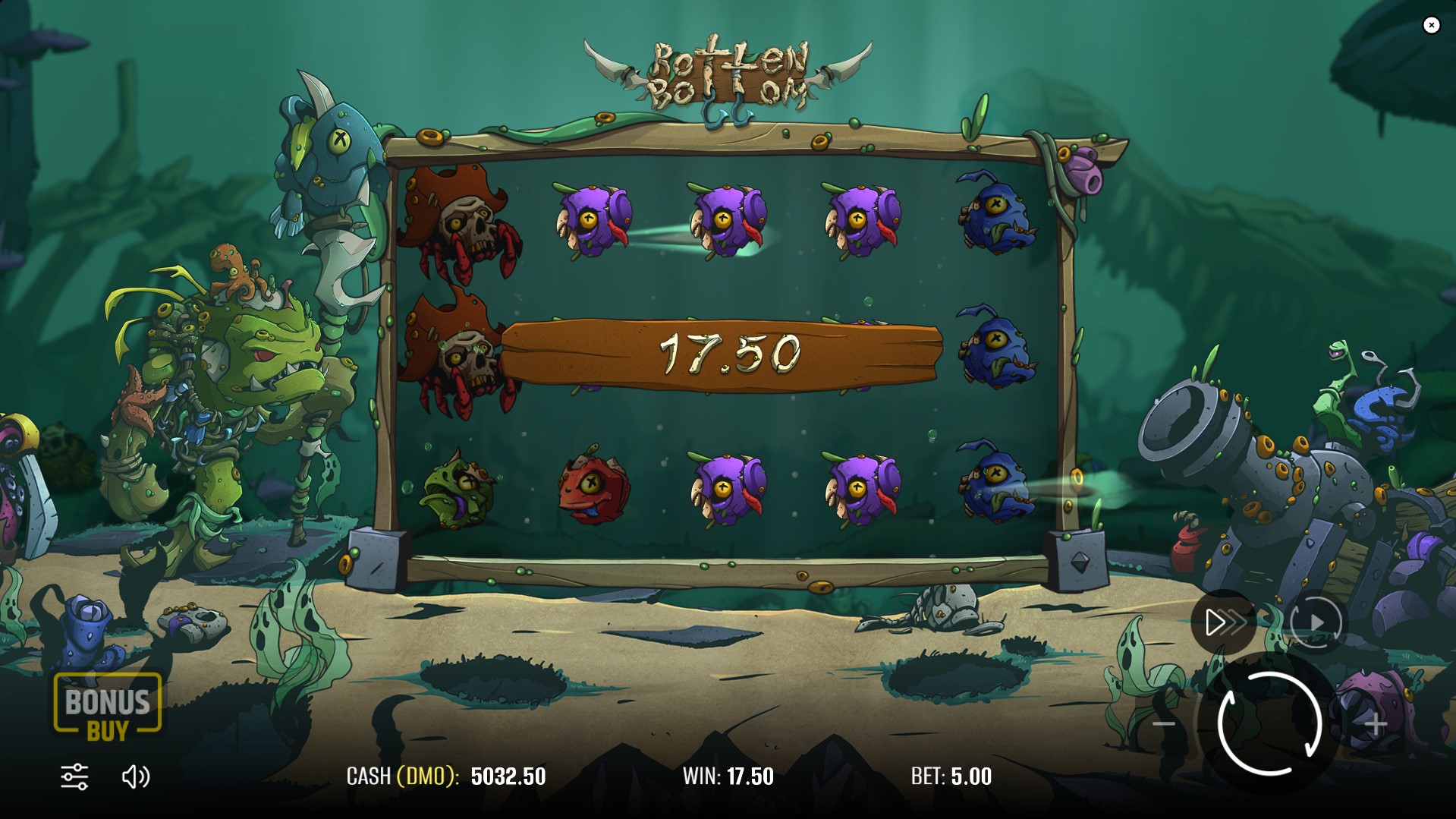Activate the turbo fast-forward button
The image size is (1456, 819).
pos(1223,623)
